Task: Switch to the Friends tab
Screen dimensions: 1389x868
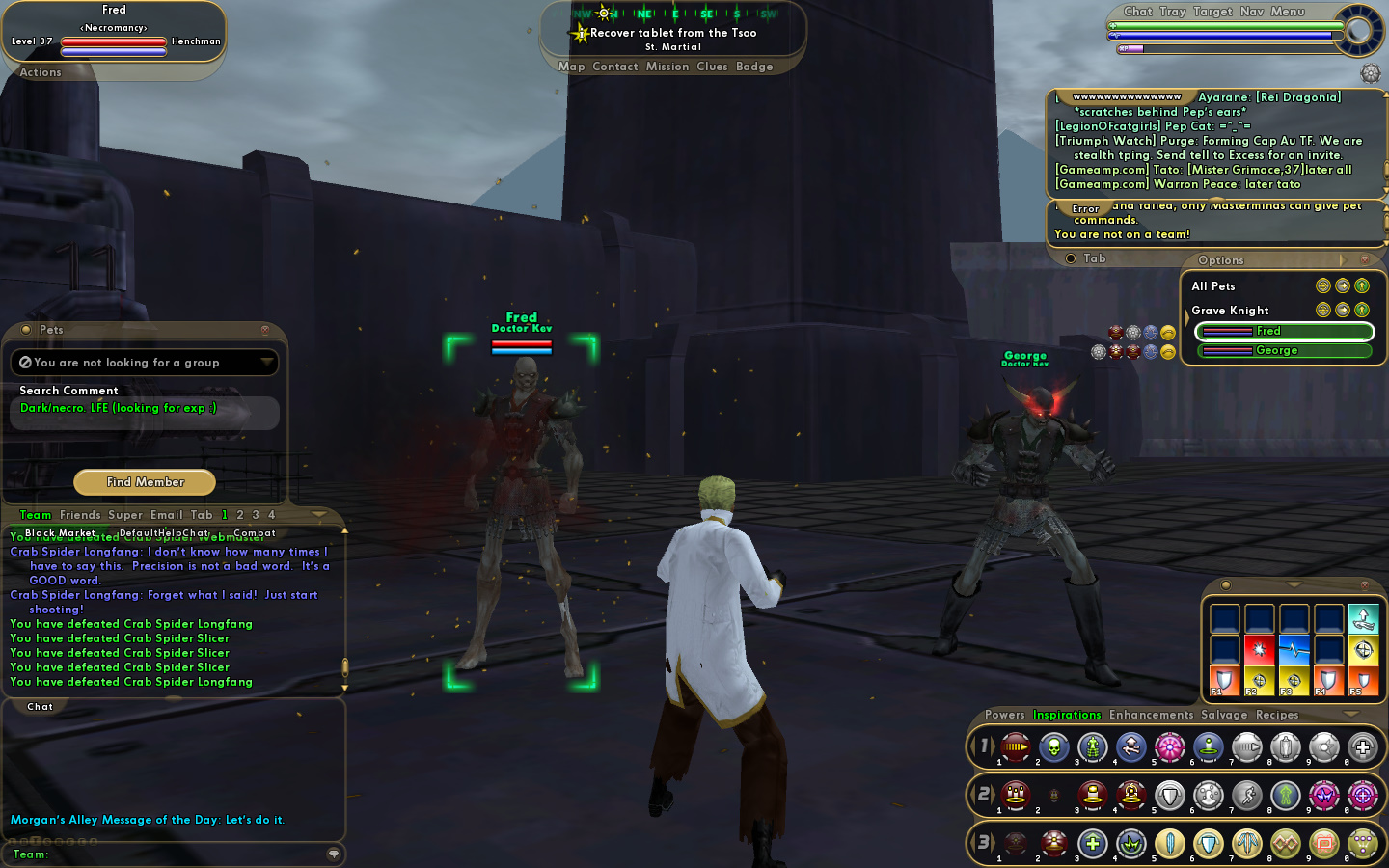Action: (80, 515)
